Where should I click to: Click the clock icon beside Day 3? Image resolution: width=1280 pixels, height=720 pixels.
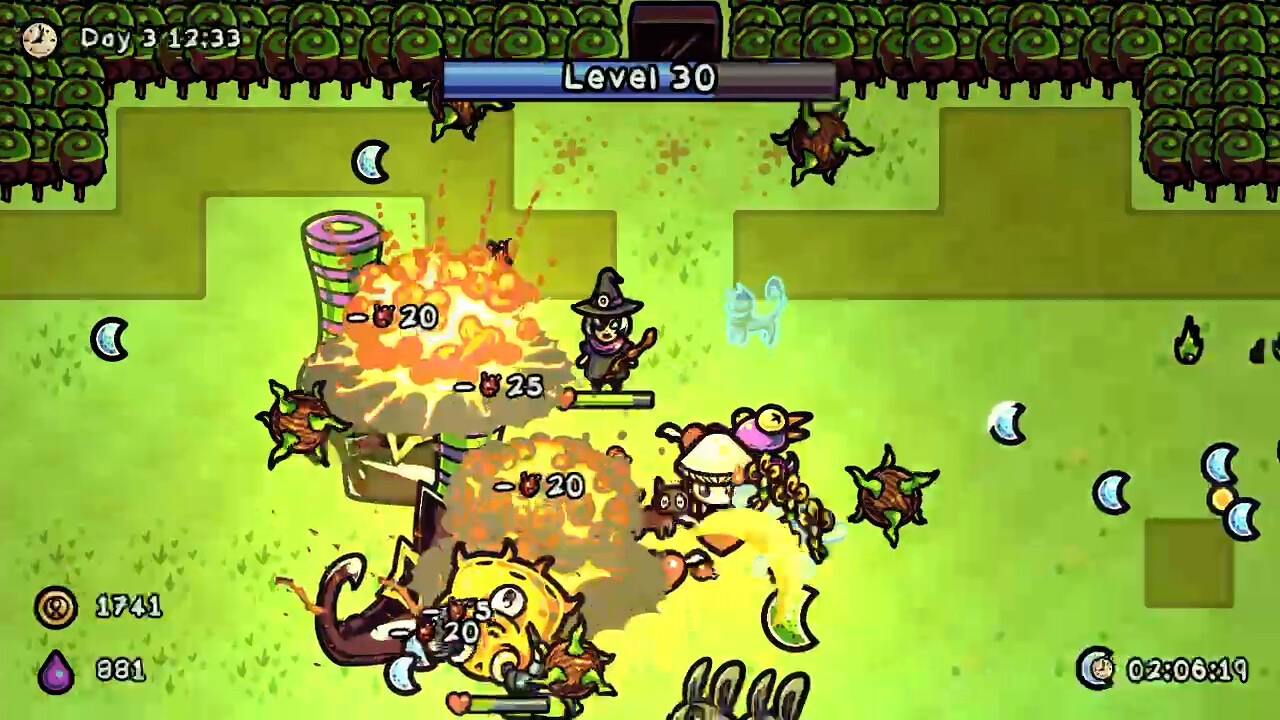[40, 40]
